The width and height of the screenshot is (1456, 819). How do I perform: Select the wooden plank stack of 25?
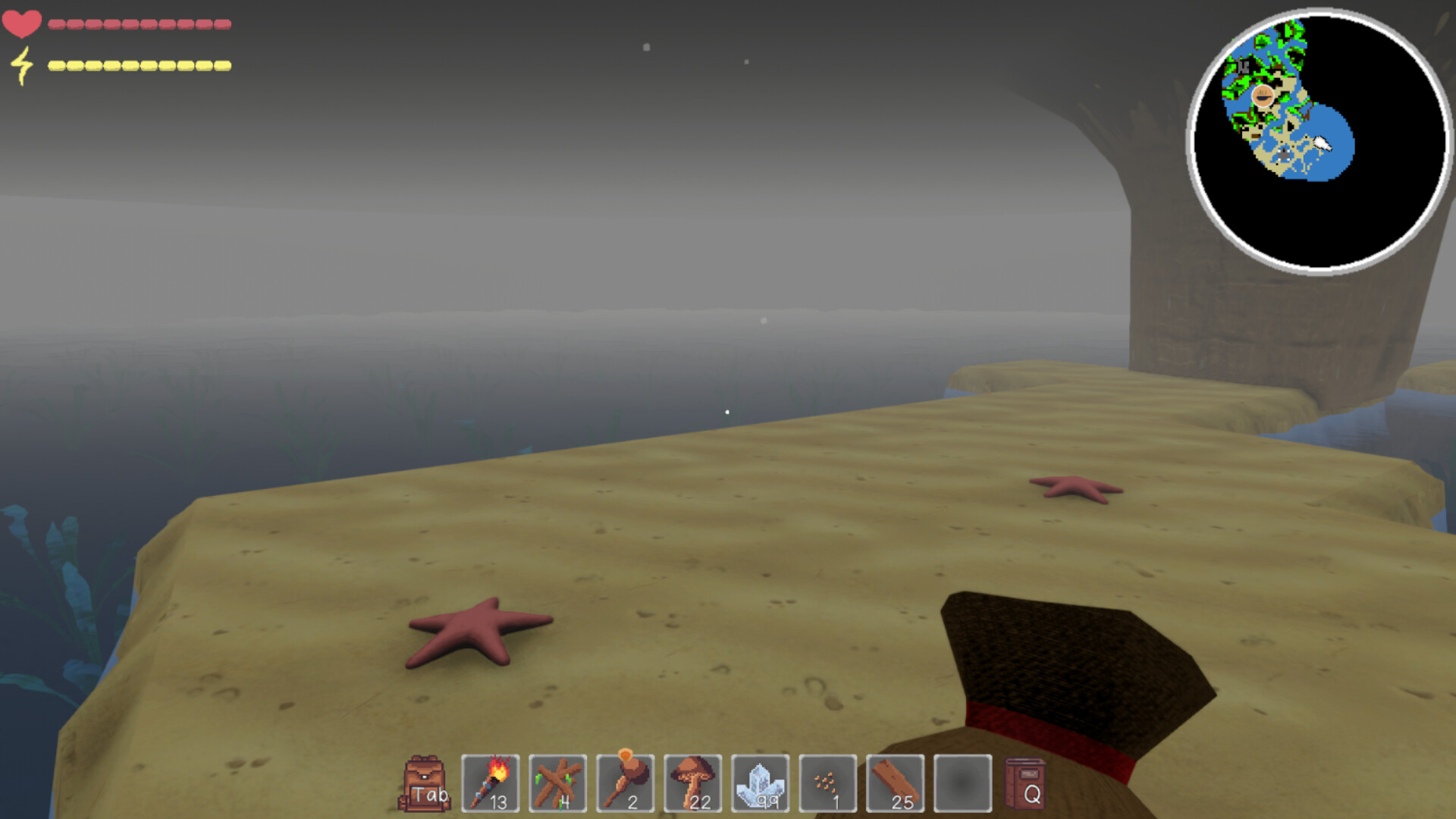click(896, 783)
